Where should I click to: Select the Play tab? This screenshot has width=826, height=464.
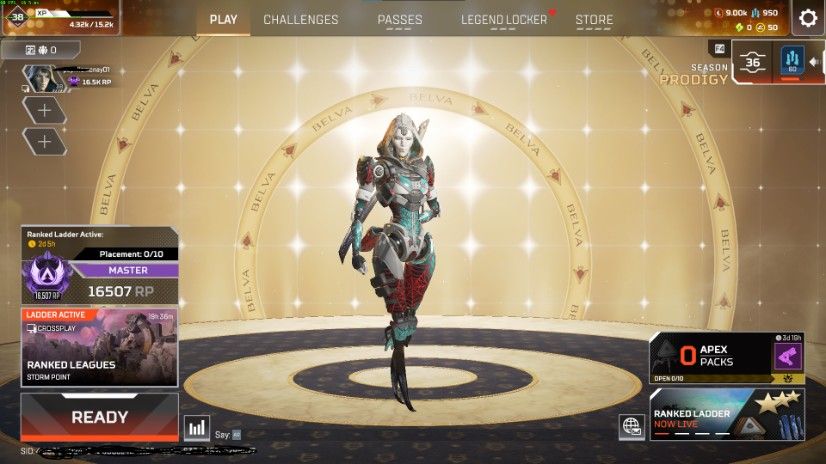pos(223,20)
